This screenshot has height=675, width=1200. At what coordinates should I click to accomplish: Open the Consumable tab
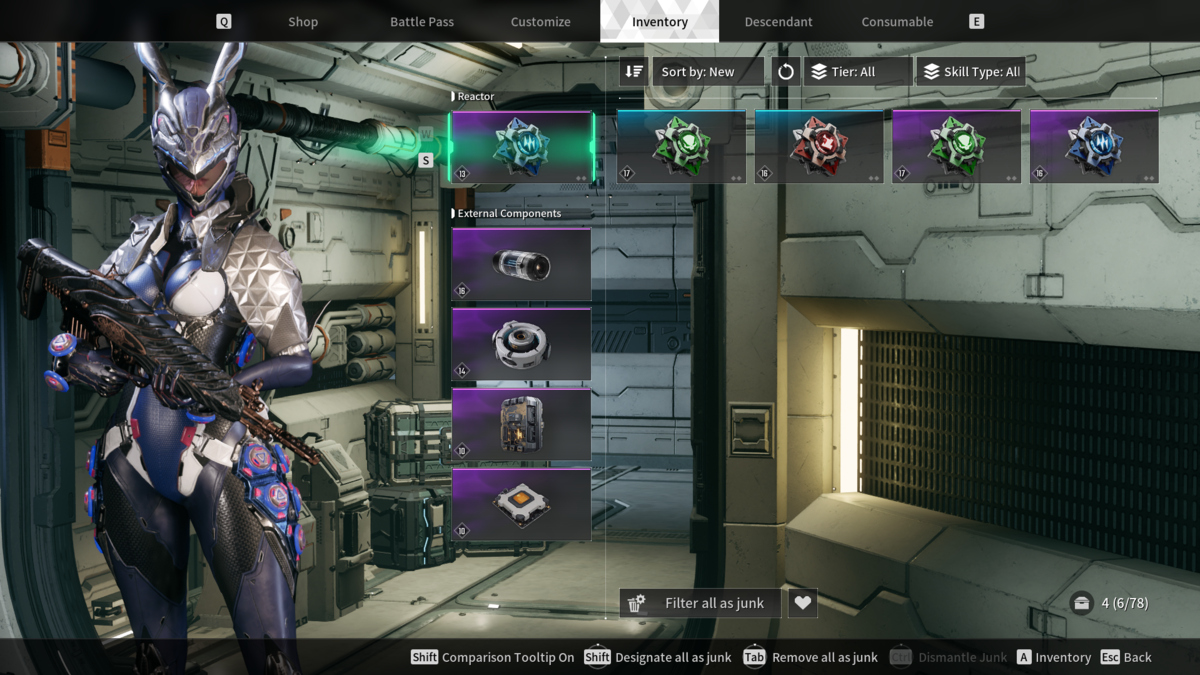click(897, 22)
